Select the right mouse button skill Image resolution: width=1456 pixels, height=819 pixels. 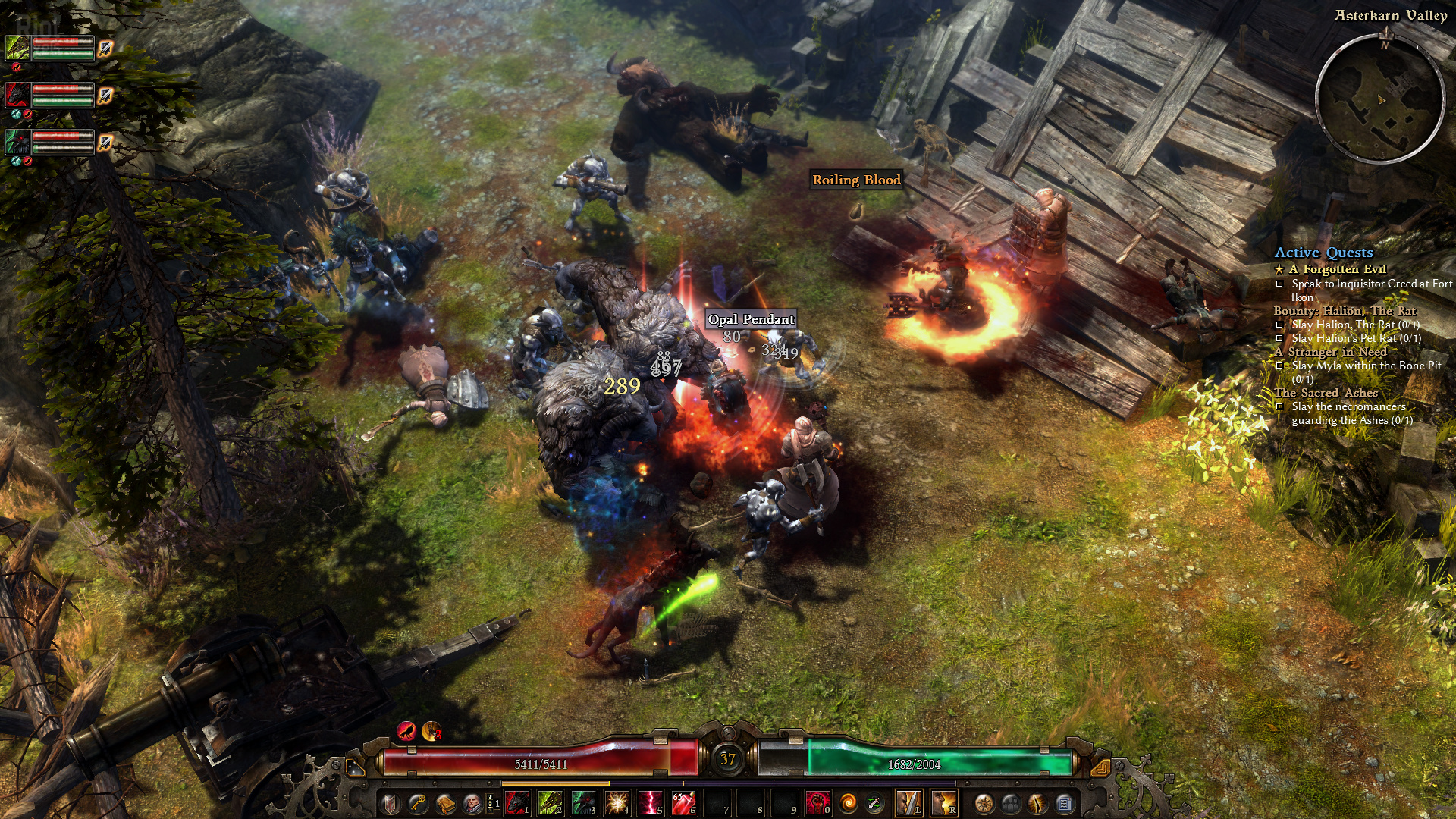click(x=943, y=803)
